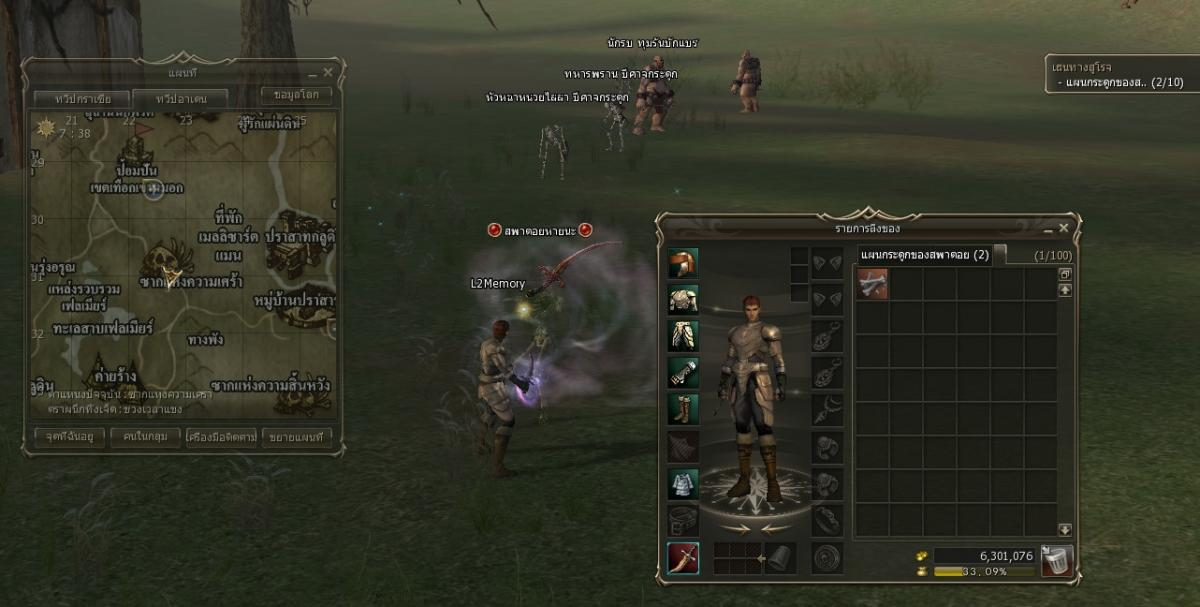Screen dimensions: 1200x607
Task: Minimize the inventory window
Action: (x=1049, y=228)
